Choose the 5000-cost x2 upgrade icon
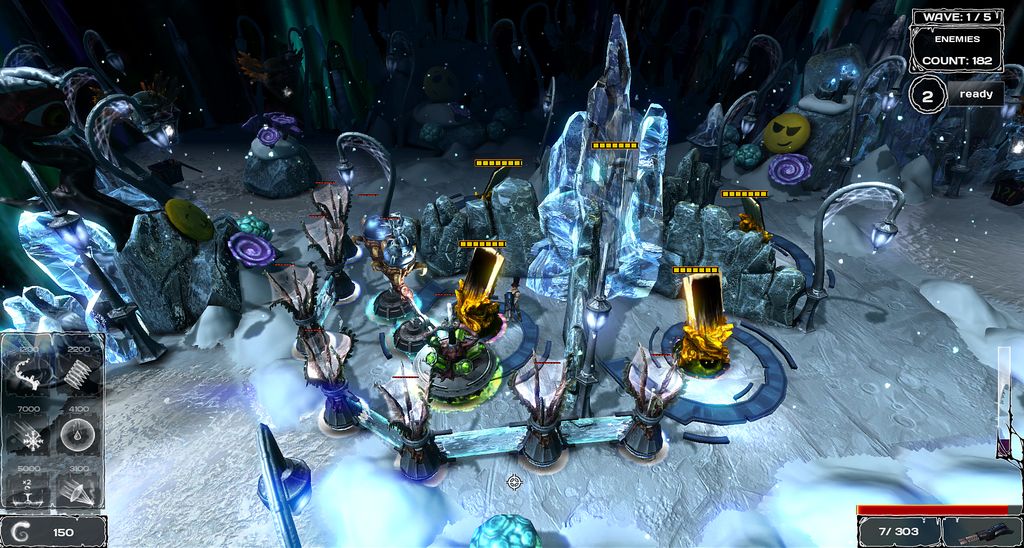Screen dimensions: 1024x548 pos(27,489)
